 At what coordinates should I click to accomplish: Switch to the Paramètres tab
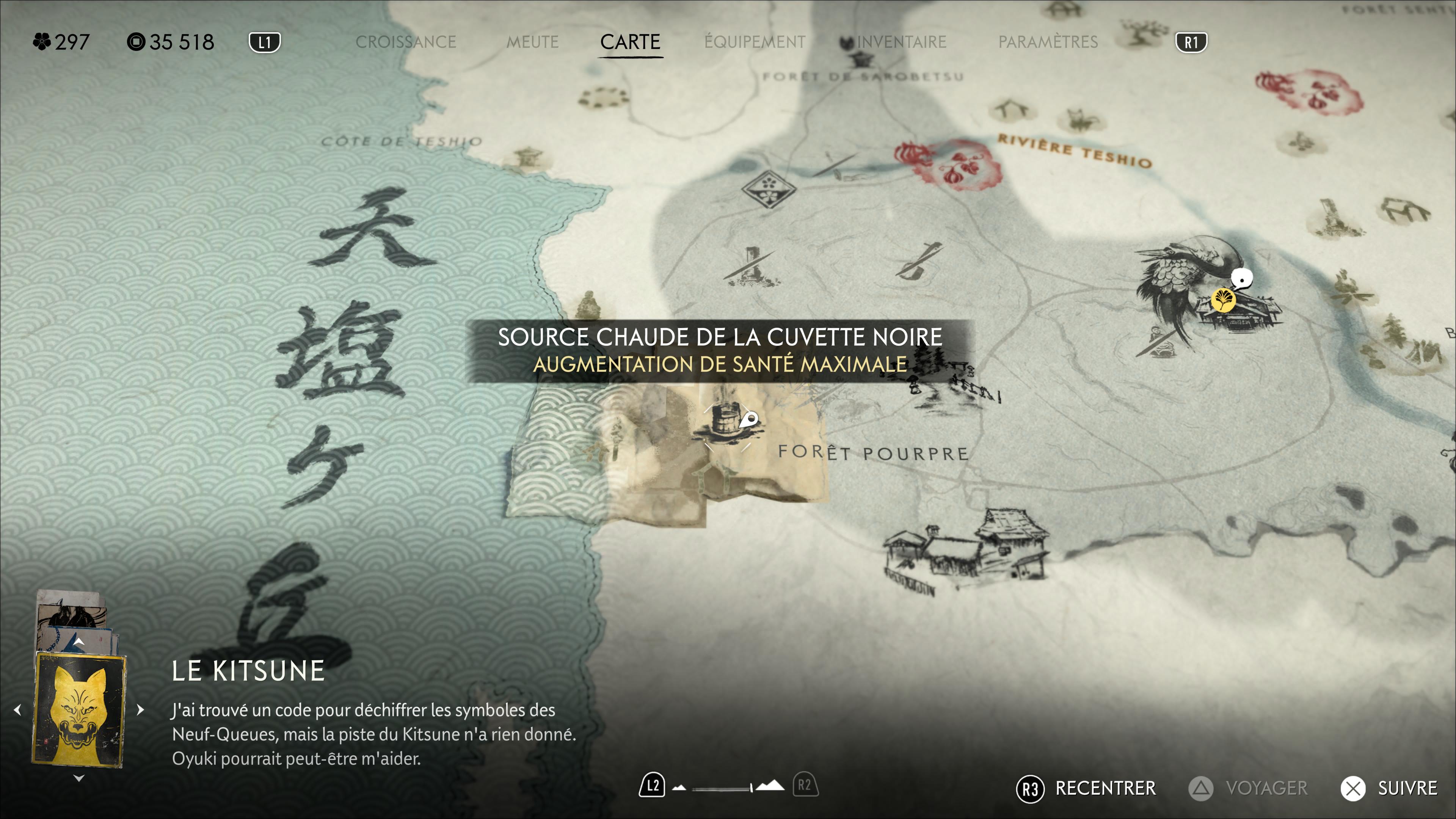point(1048,42)
